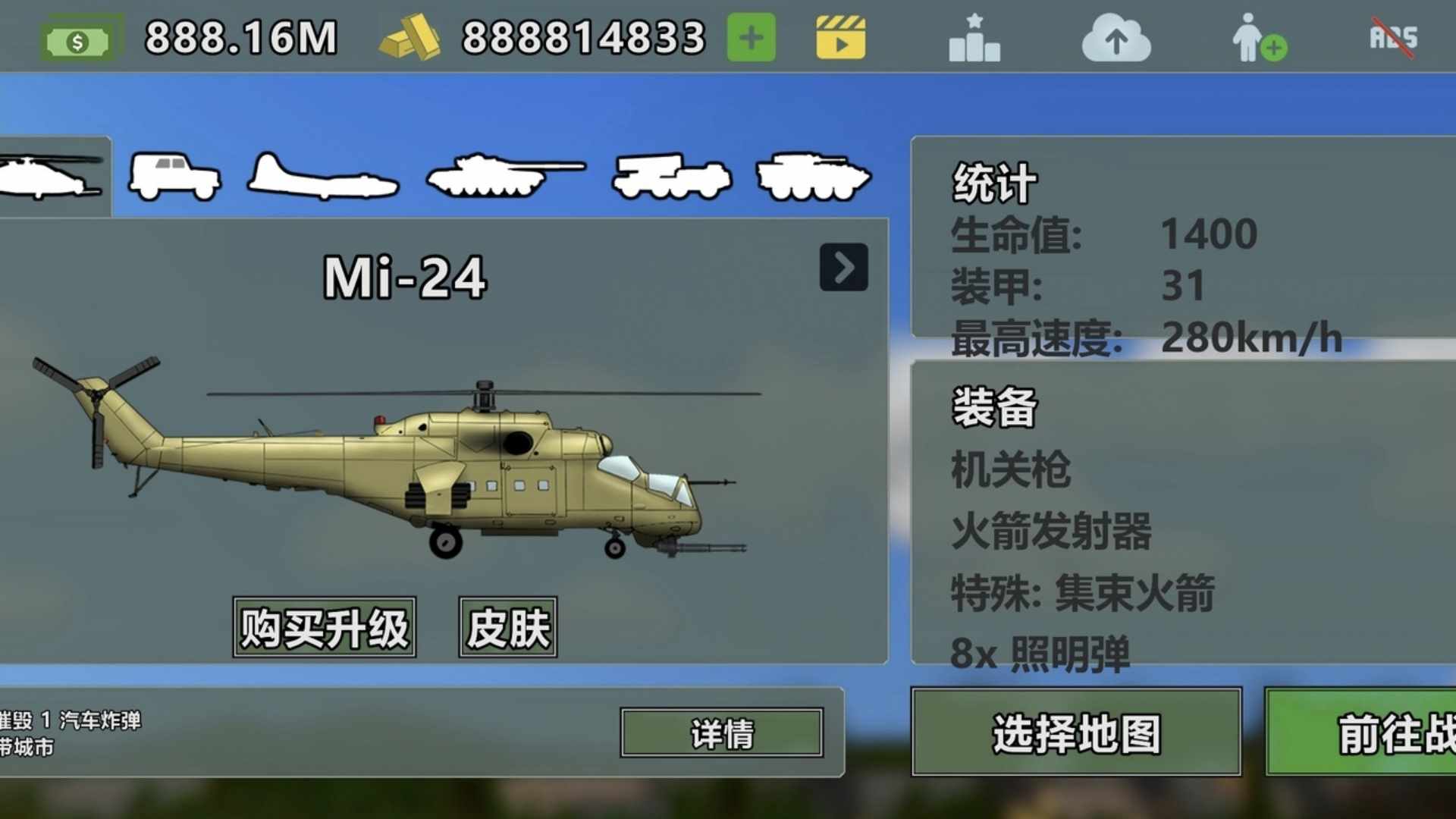
Task: Click the cloud upload save icon
Action: pyautogui.click(x=1116, y=39)
